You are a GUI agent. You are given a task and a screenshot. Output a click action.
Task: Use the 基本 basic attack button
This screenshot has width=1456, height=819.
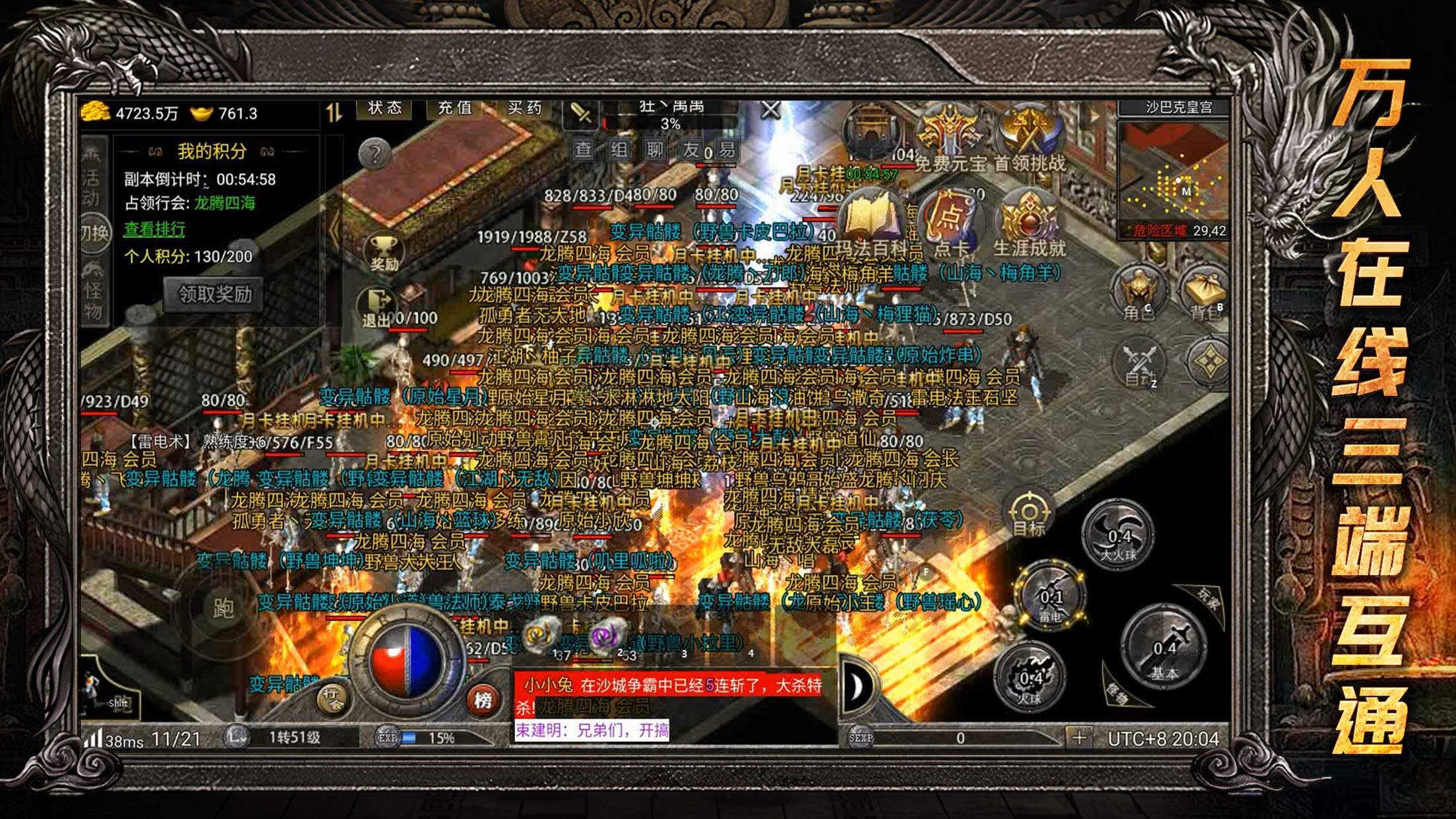(x=1164, y=648)
